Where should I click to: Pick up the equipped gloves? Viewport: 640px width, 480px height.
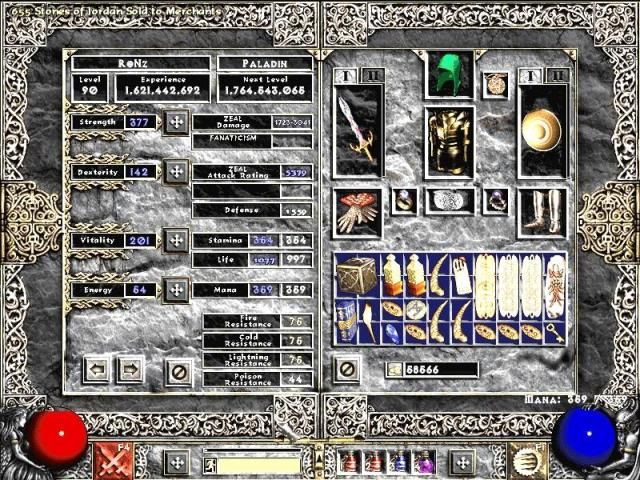(x=357, y=212)
